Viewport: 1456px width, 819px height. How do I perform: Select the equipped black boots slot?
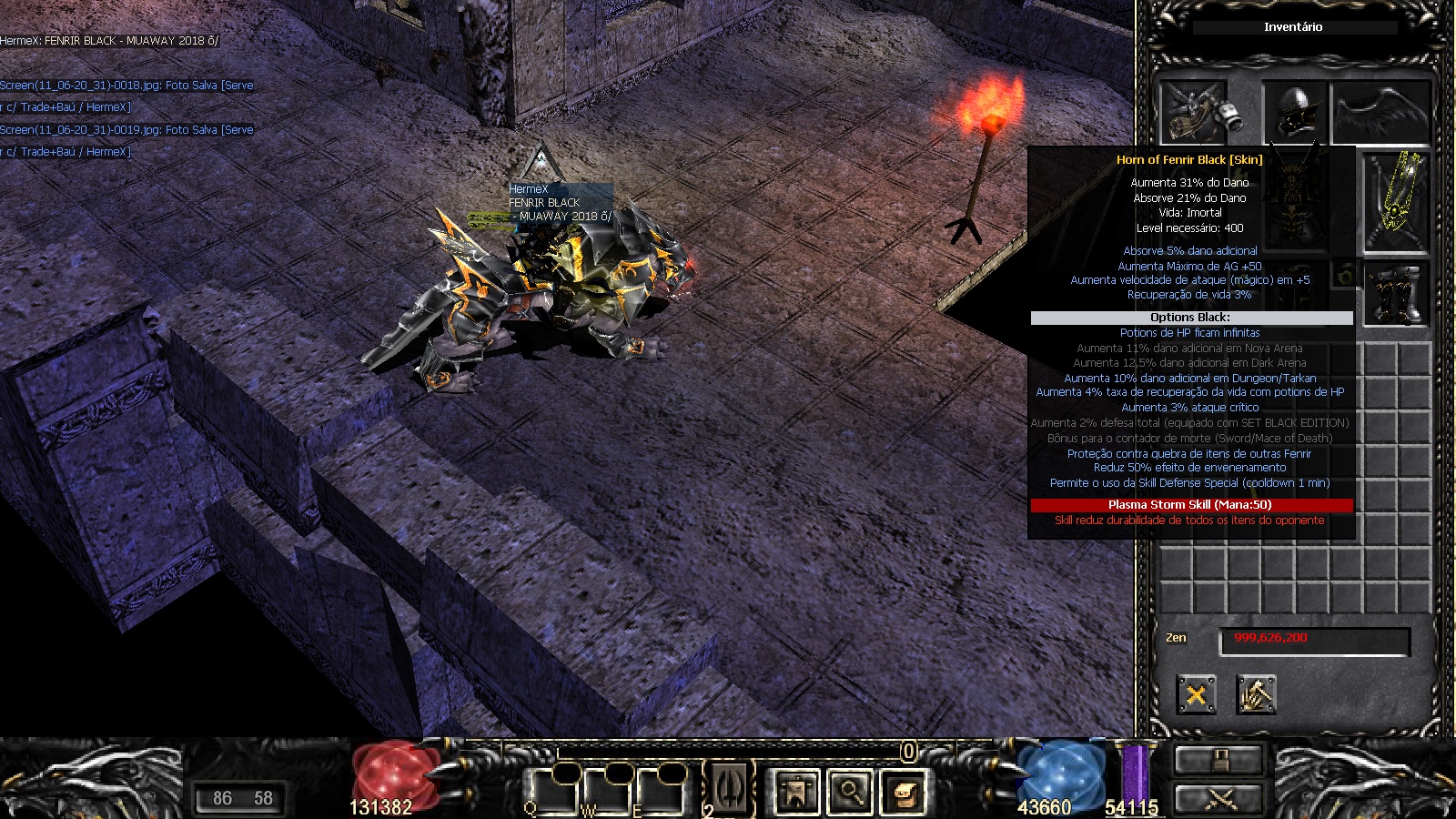pyautogui.click(x=1397, y=294)
